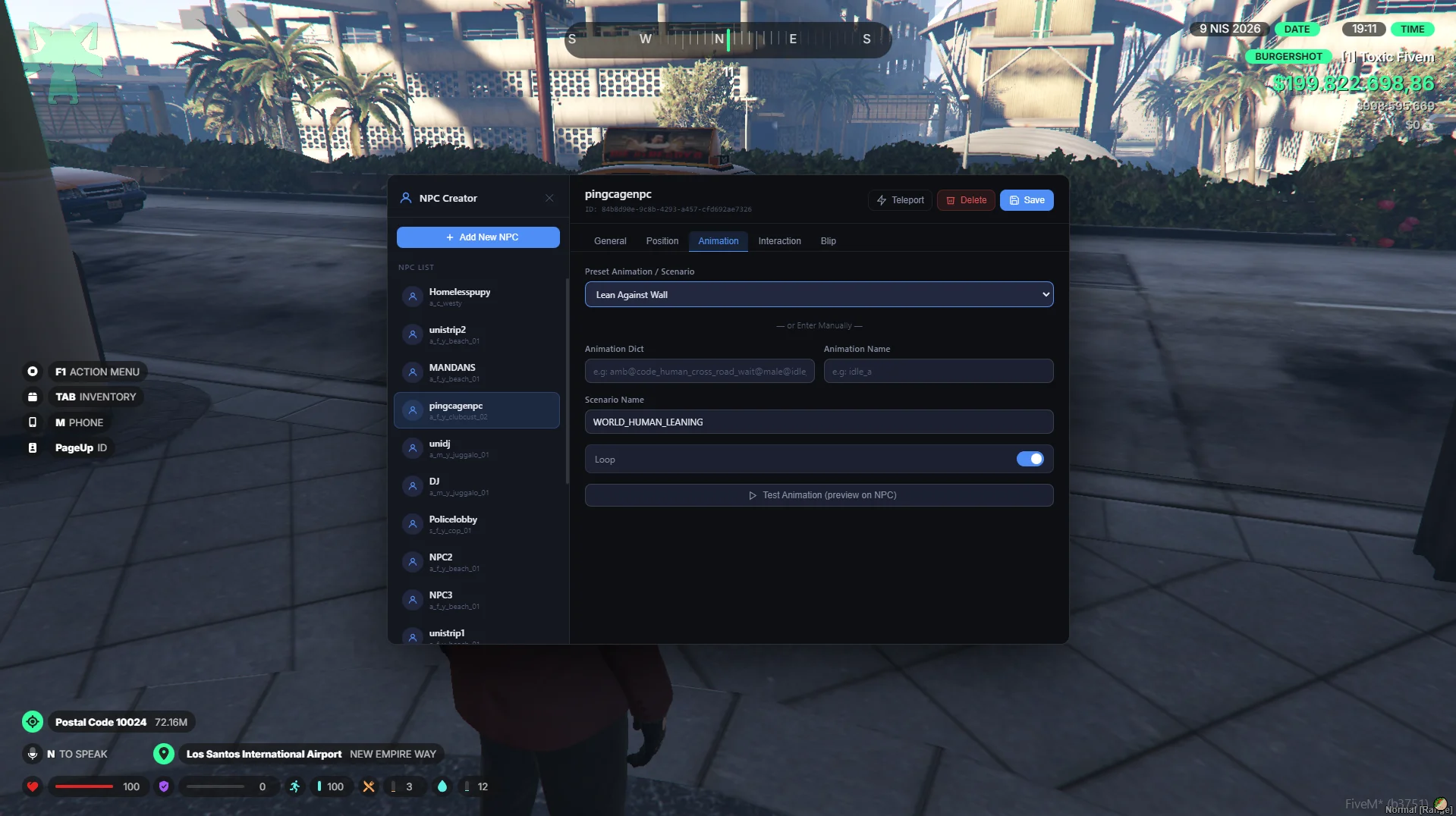Screen dimensions: 1456x816
Task: Teleport to the selected NPC
Action: [x=900, y=200]
